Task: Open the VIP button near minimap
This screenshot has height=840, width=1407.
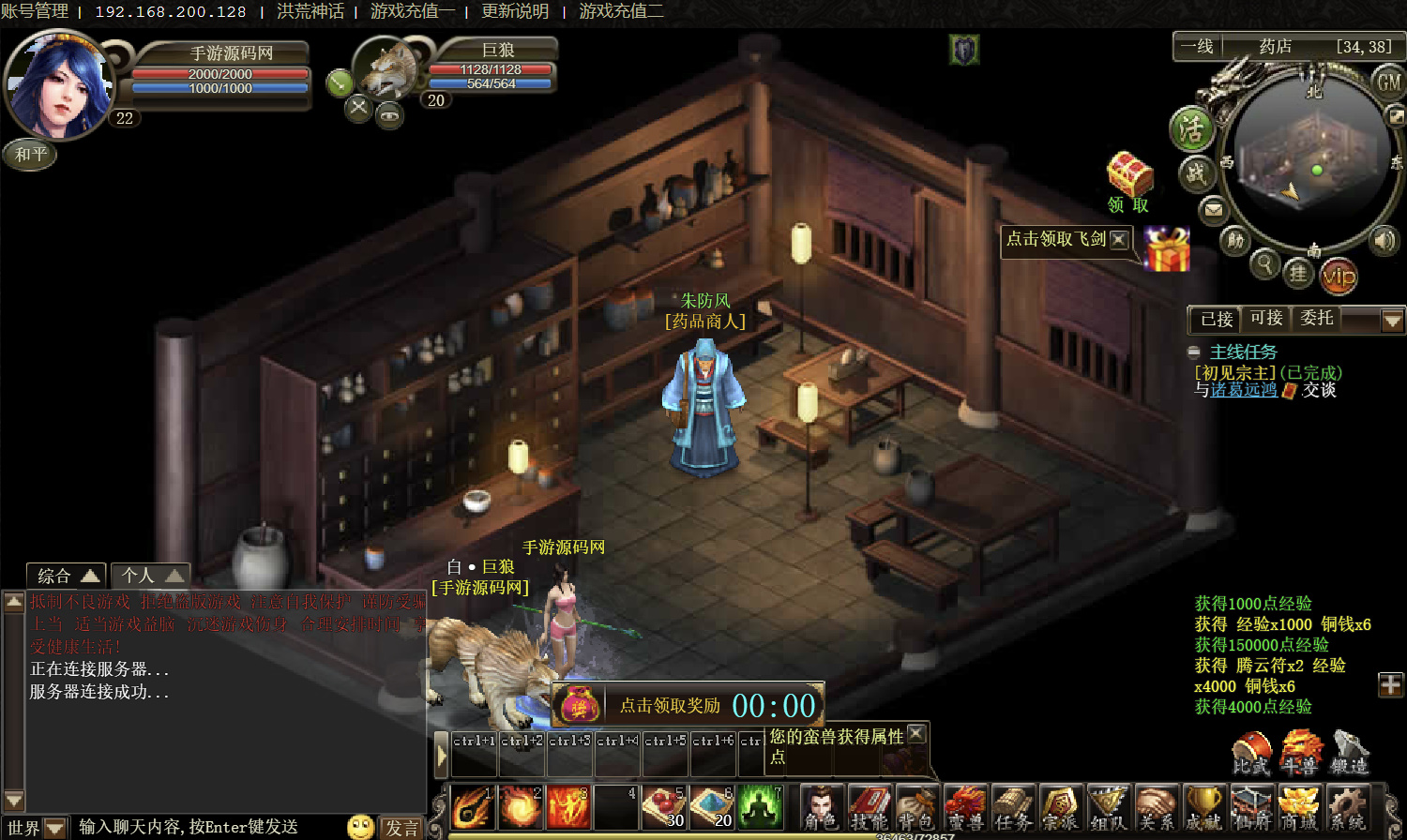Action: [1339, 276]
